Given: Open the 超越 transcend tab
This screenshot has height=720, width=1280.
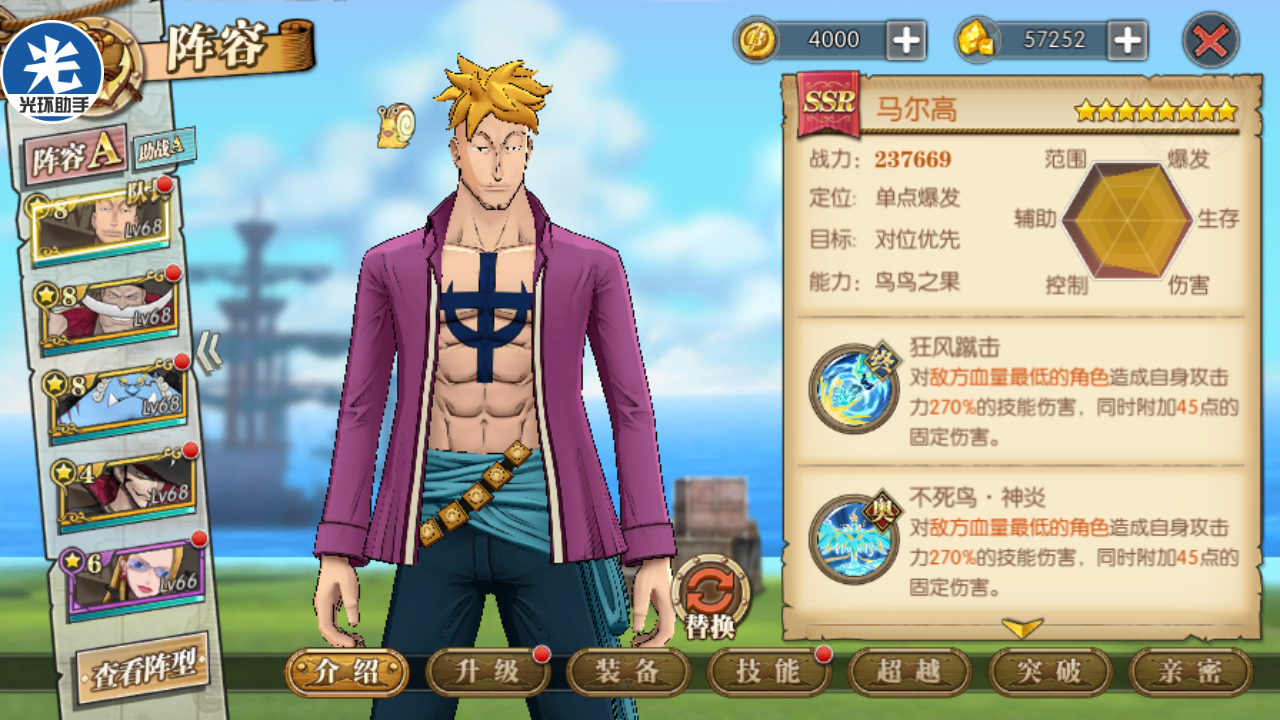Looking at the screenshot, I should point(909,672).
